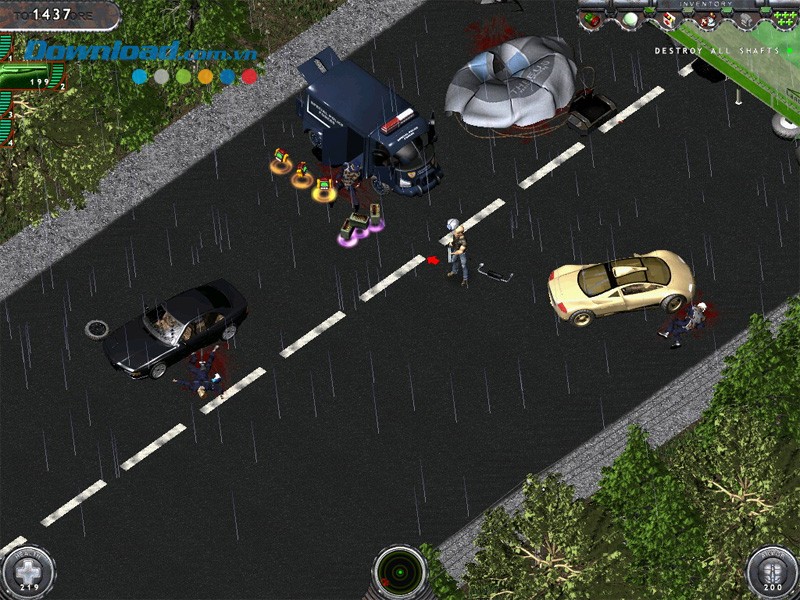Use the red and green canister item
The height and width of the screenshot is (600, 800).
click(591, 19)
